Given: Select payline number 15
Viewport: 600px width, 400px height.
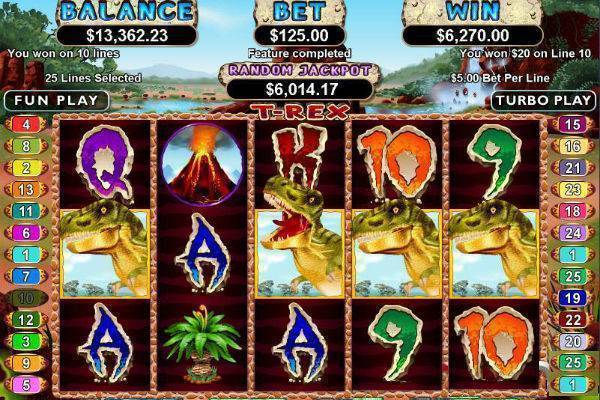Looking at the screenshot, I should (572, 124).
